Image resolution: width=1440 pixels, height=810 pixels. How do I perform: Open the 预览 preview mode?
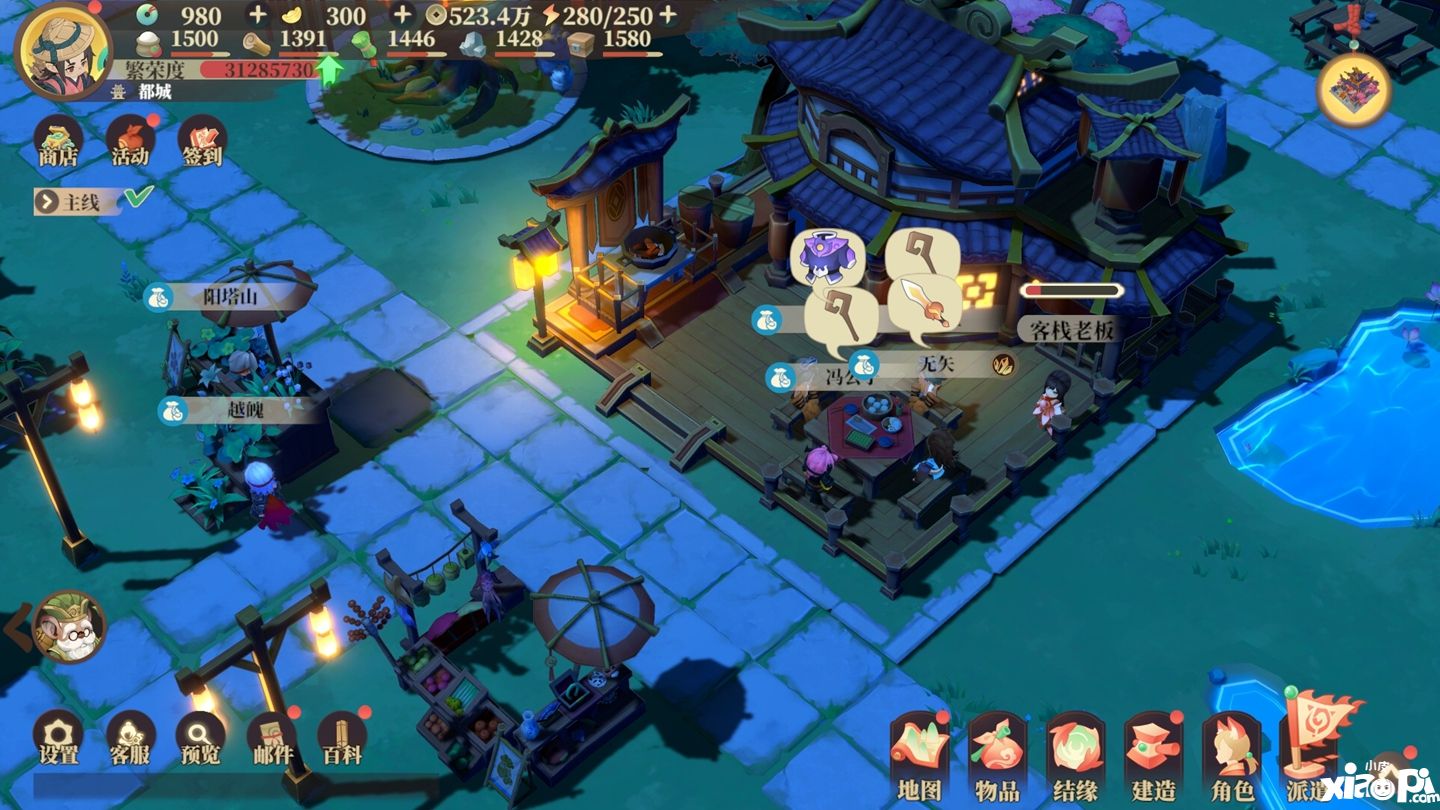tap(201, 738)
